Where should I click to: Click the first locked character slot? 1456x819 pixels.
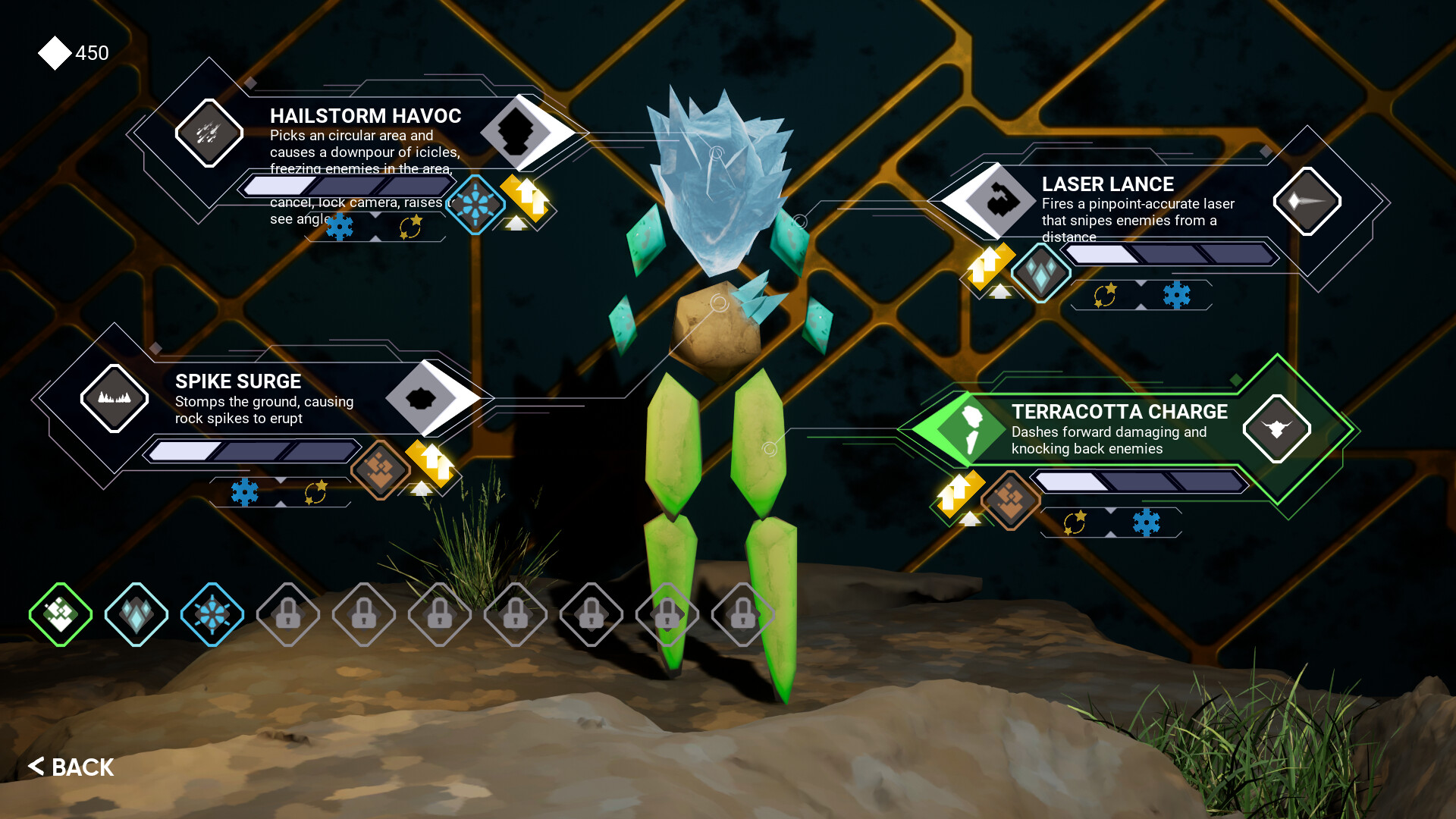(287, 615)
